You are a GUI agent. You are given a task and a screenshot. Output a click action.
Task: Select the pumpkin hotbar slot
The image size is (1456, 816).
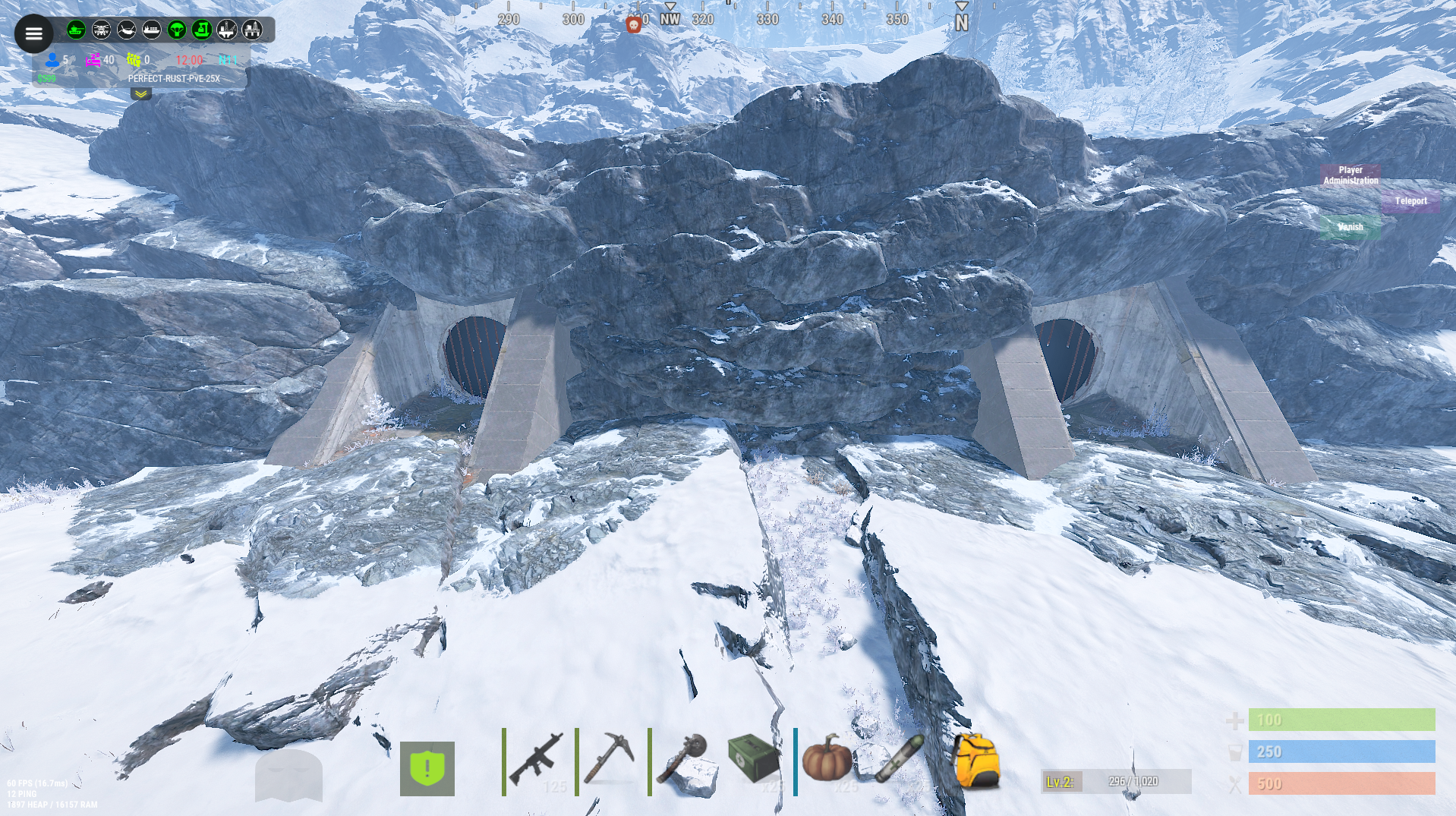(x=826, y=759)
